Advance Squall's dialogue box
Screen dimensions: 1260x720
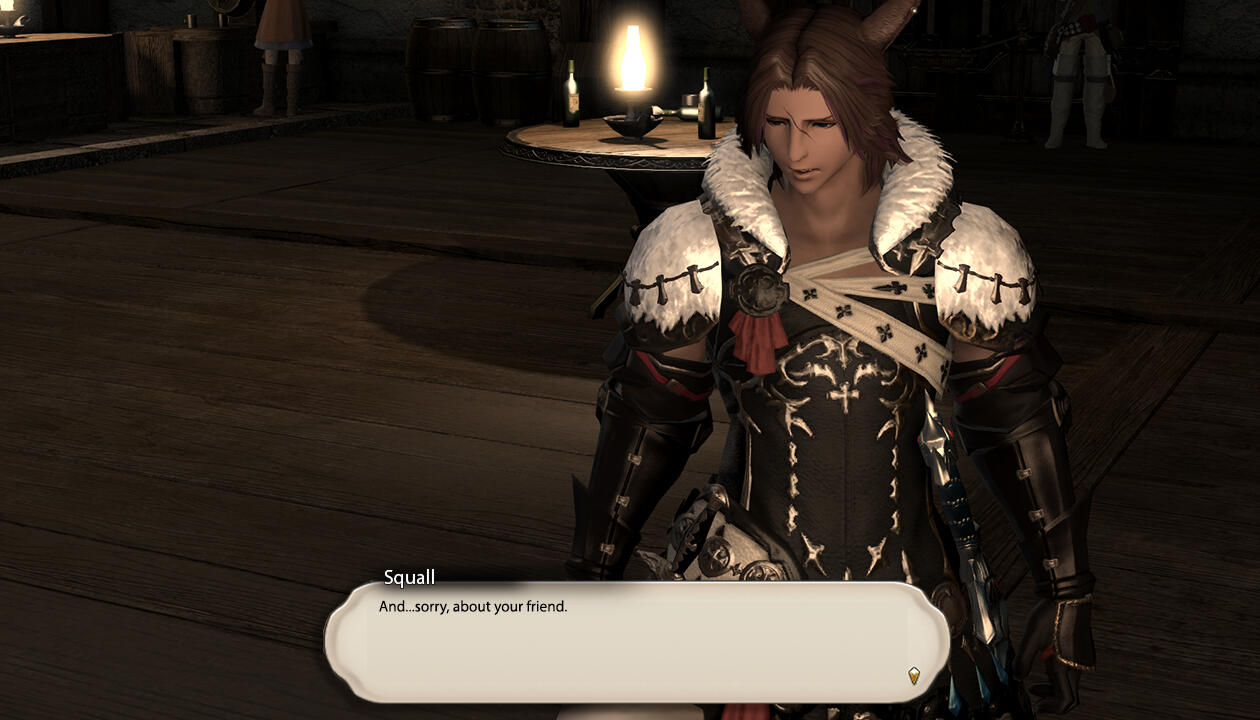point(636,642)
